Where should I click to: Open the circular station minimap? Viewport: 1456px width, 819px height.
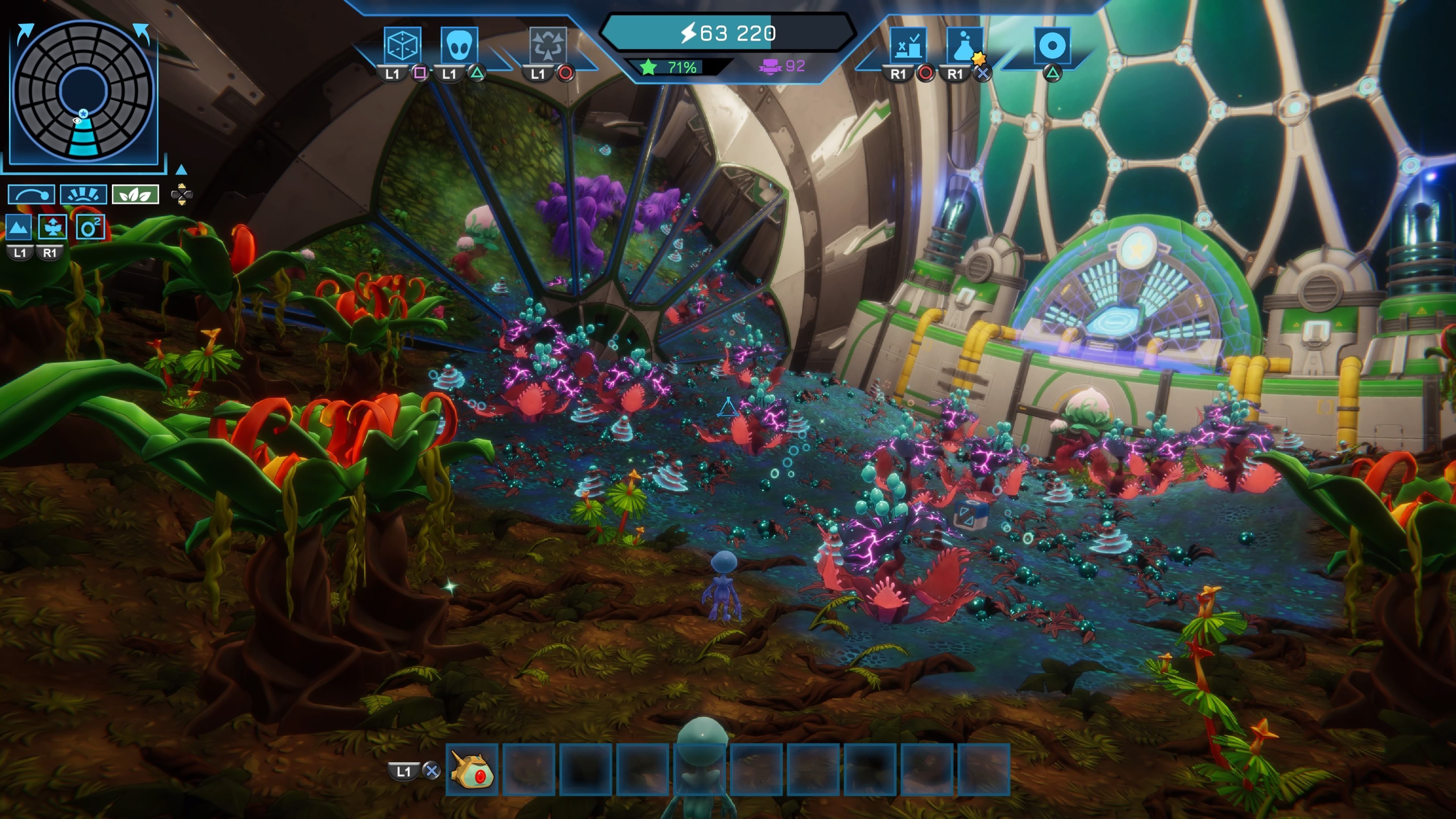pos(84,91)
